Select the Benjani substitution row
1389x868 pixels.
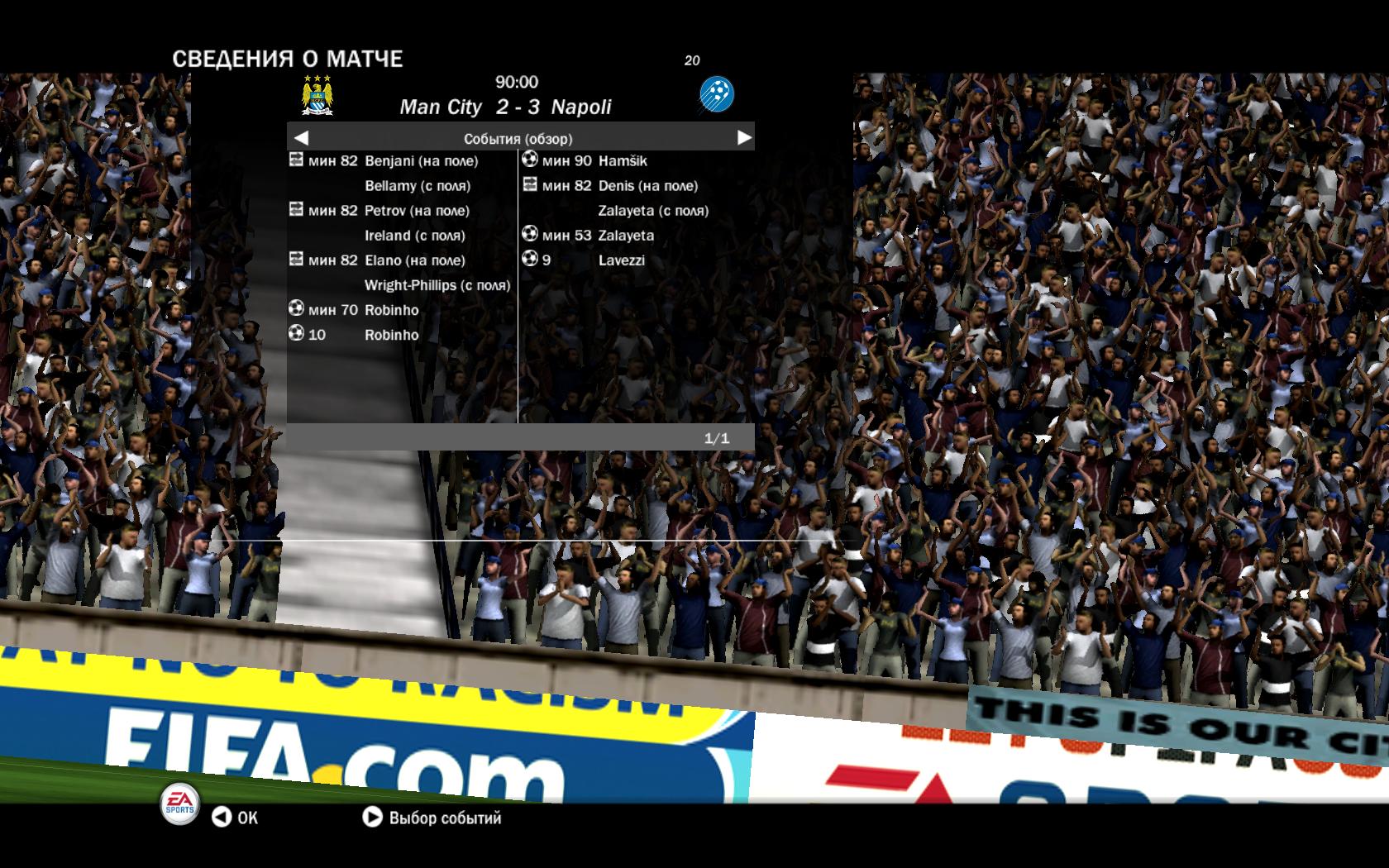pyautogui.click(x=421, y=161)
